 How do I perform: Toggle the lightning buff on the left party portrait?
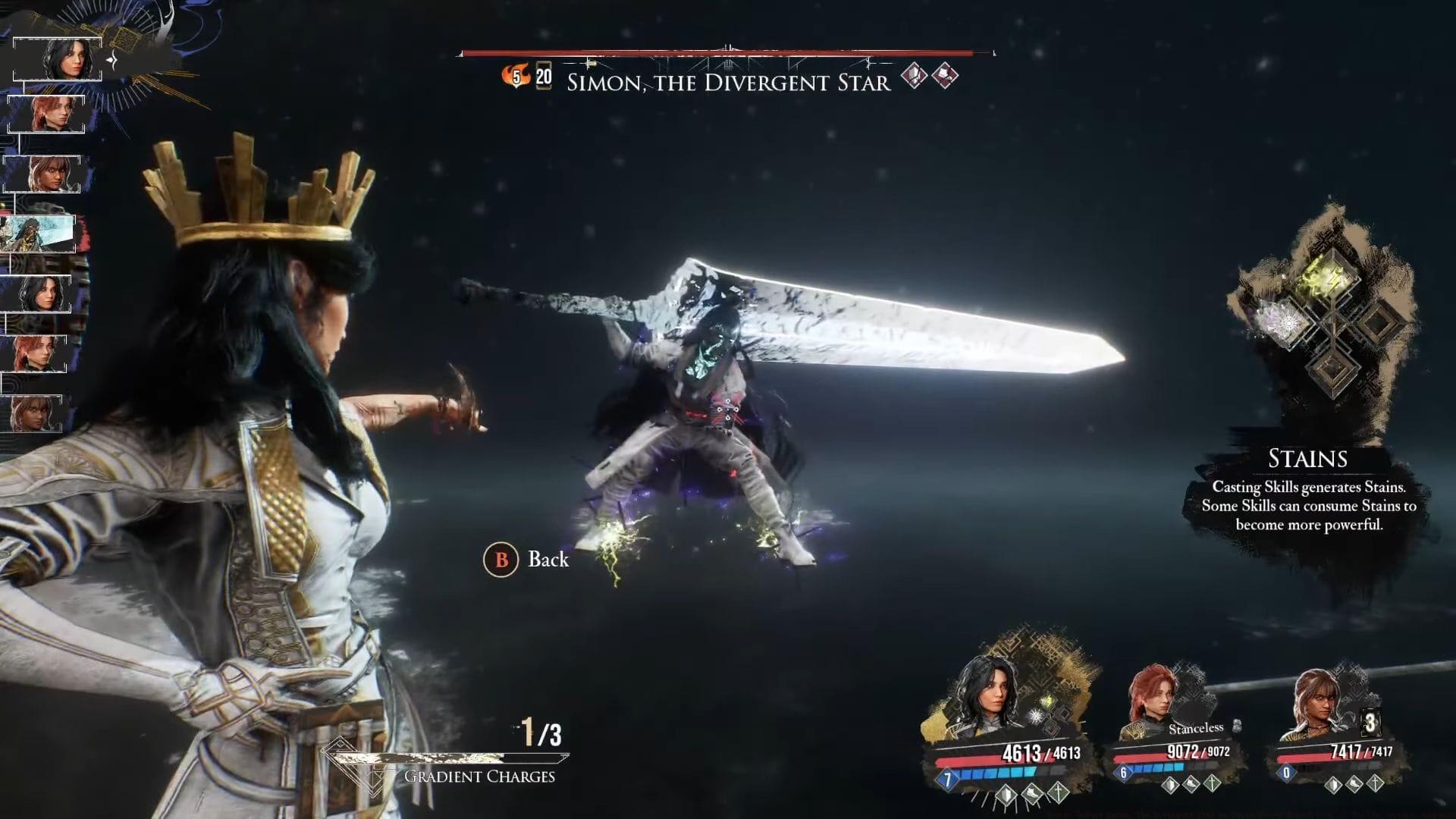1048,700
